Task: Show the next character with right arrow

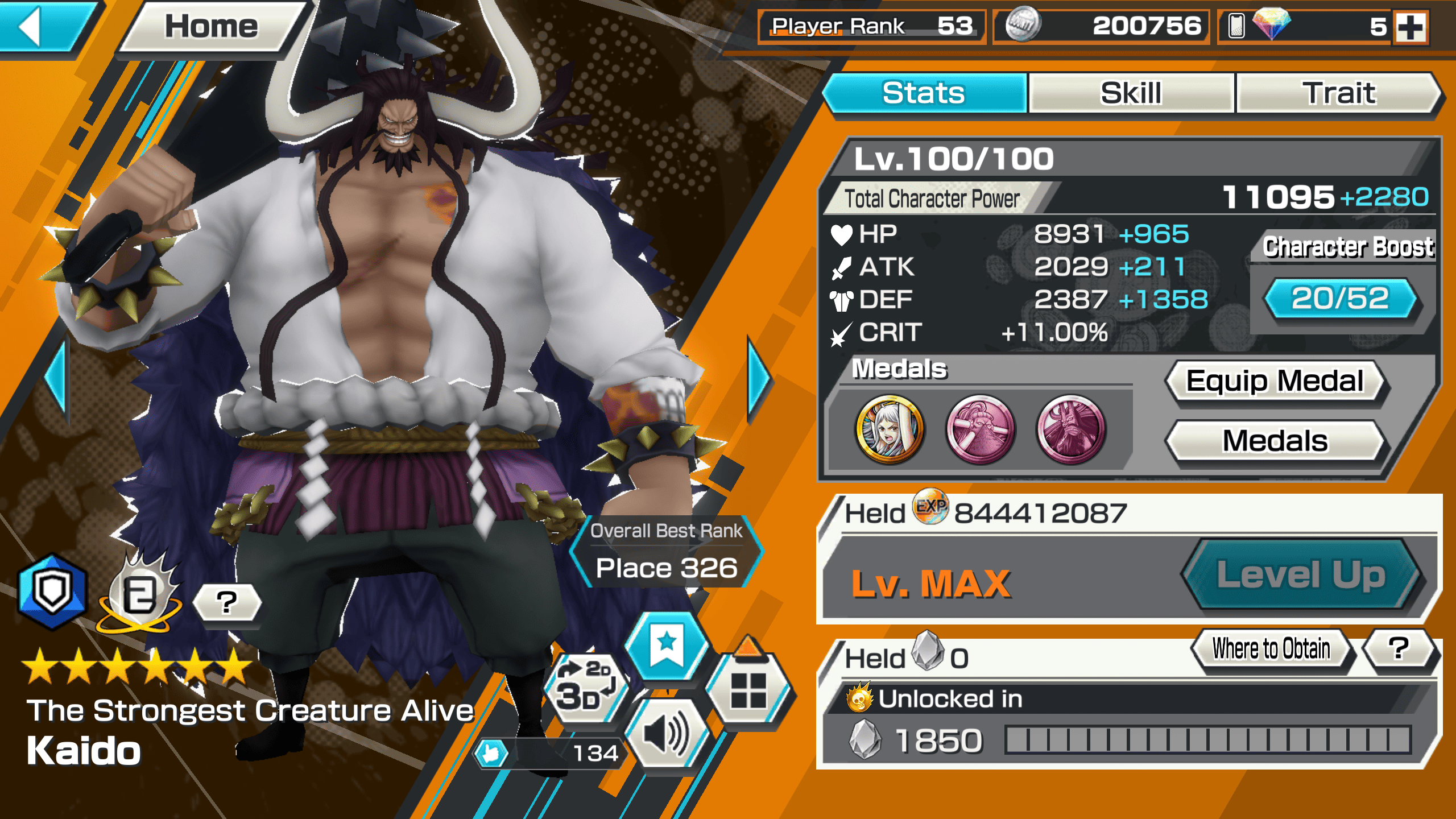Action: click(758, 377)
